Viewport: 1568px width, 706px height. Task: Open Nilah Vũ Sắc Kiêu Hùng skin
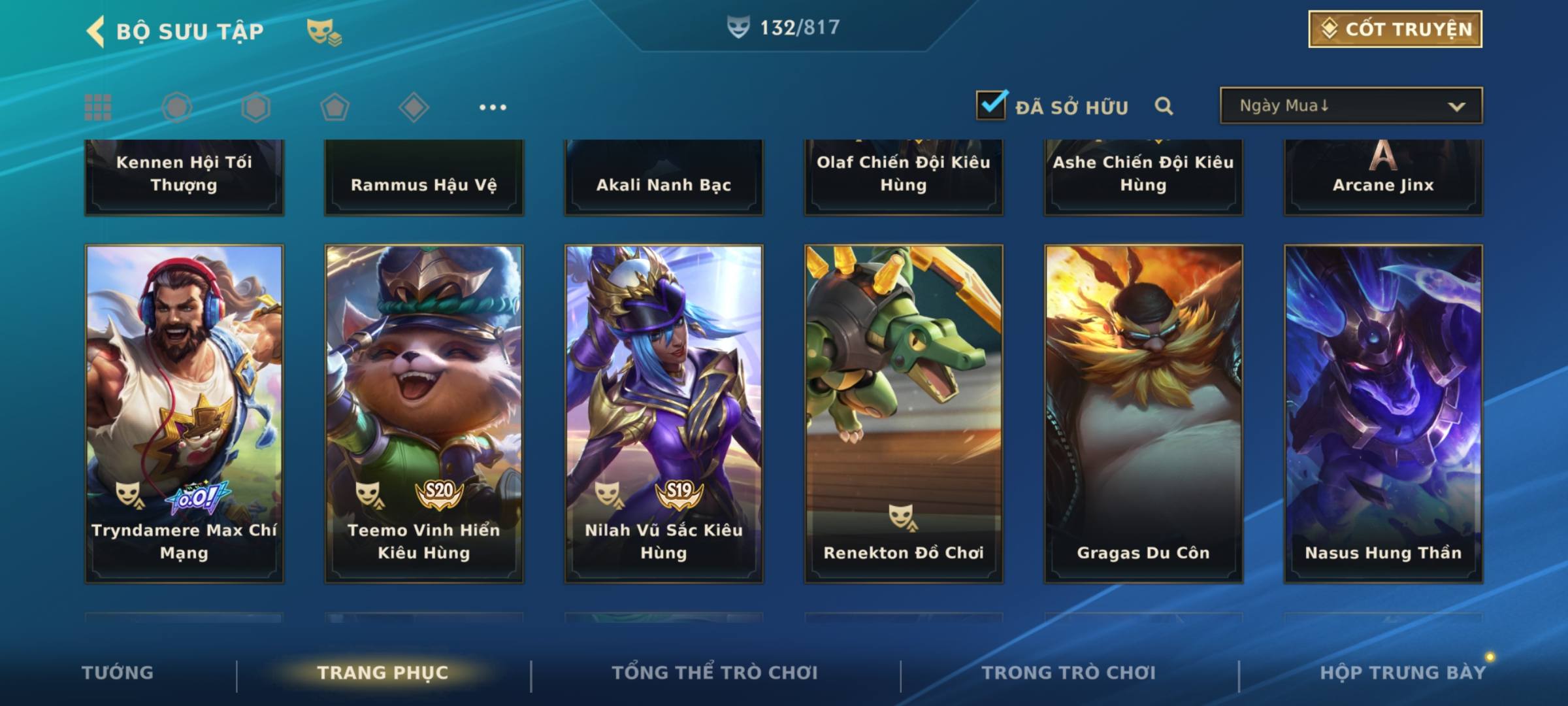664,413
